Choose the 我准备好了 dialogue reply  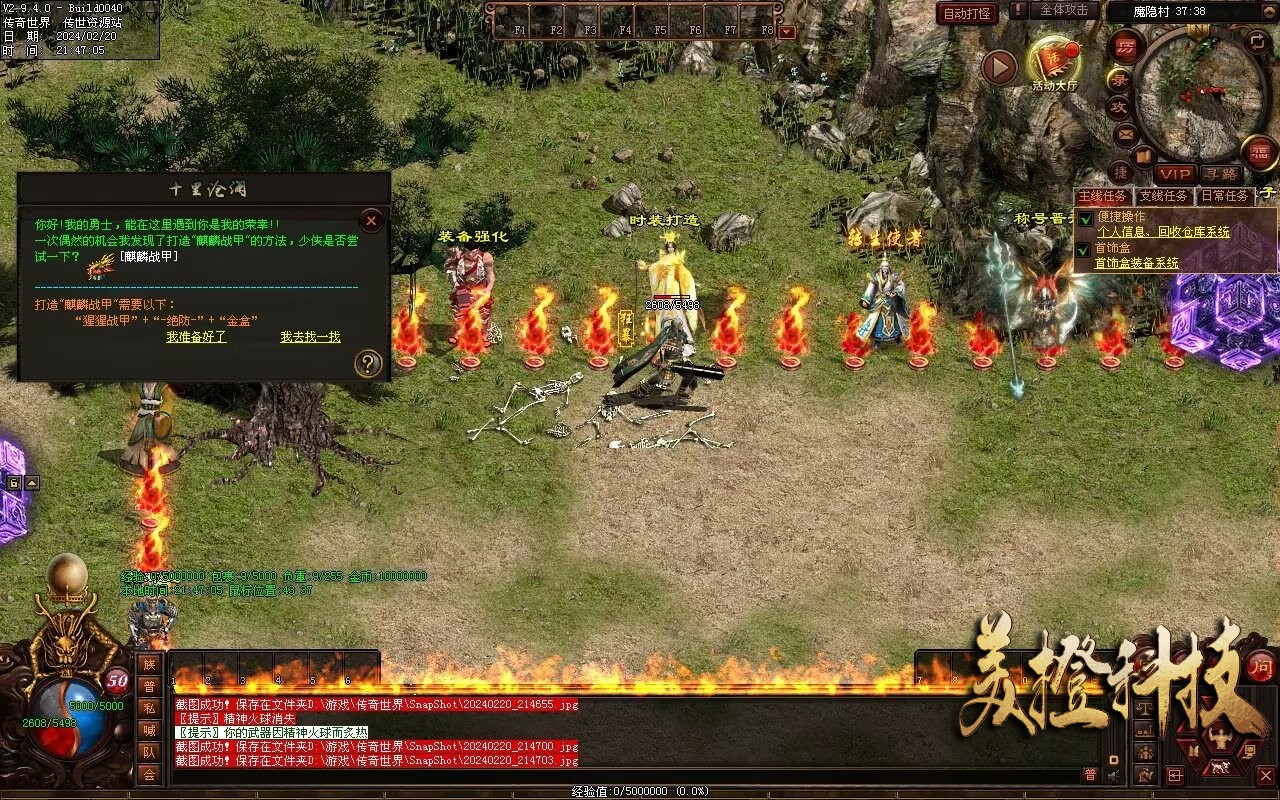(196, 337)
